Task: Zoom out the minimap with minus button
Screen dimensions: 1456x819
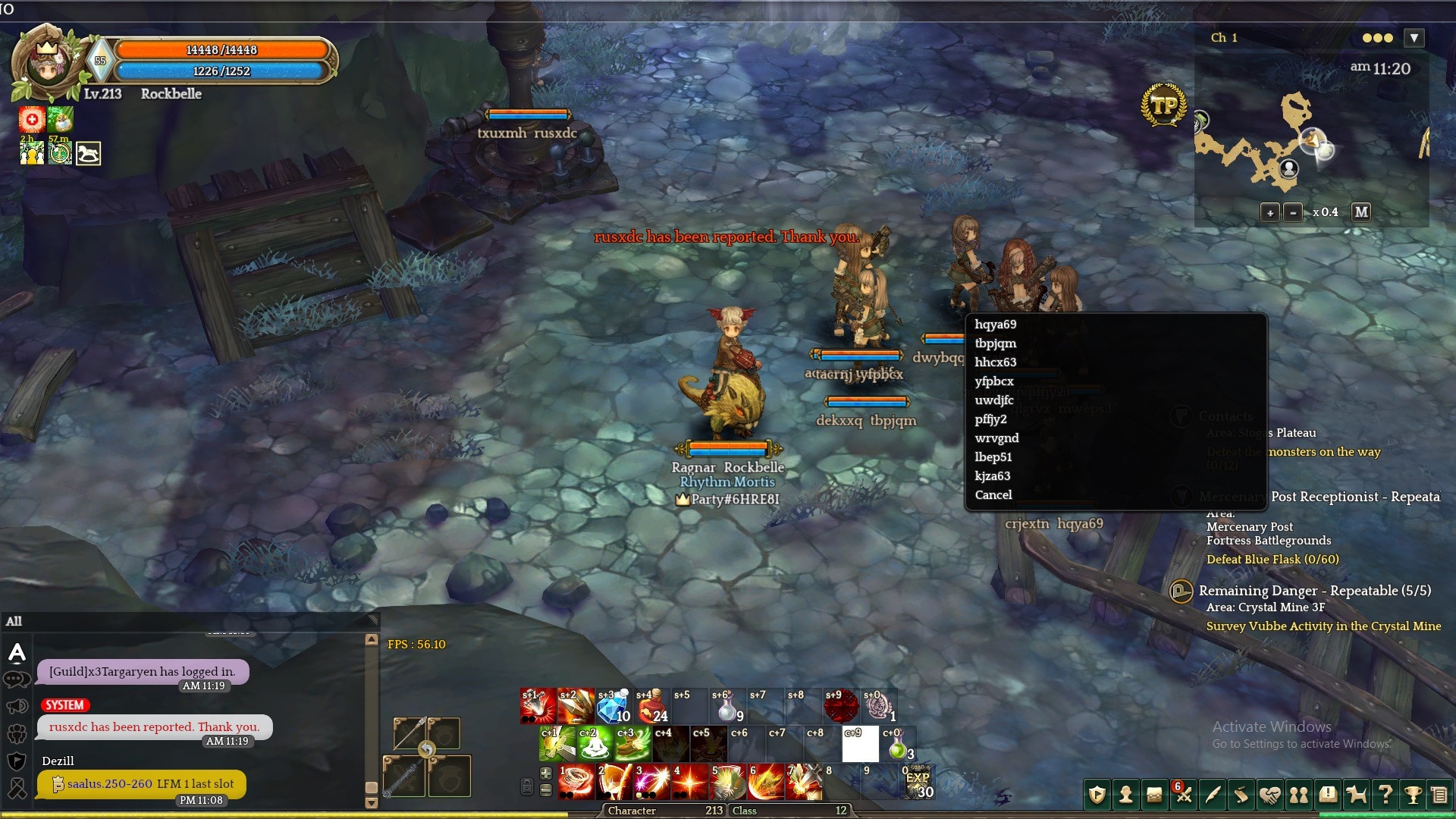Action: tap(1293, 213)
